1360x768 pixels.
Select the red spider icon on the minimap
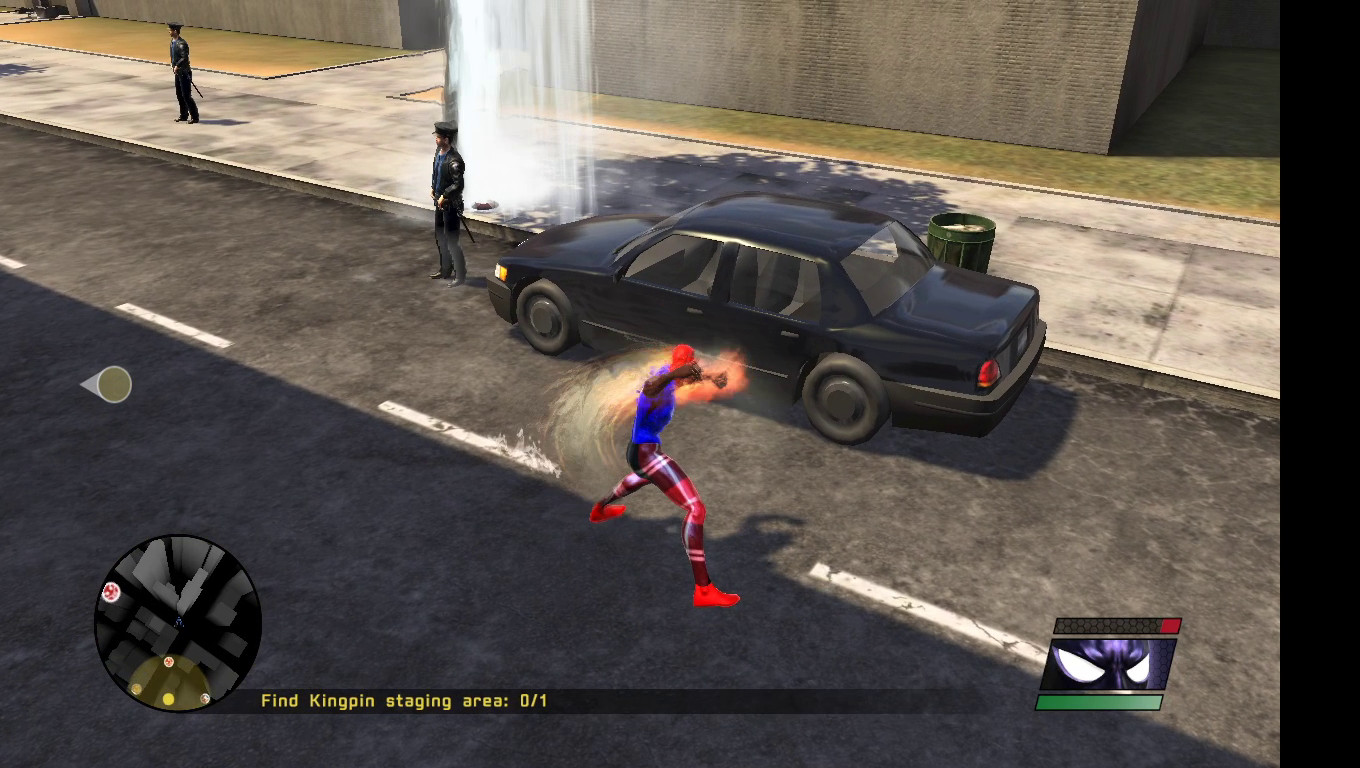pos(111,590)
